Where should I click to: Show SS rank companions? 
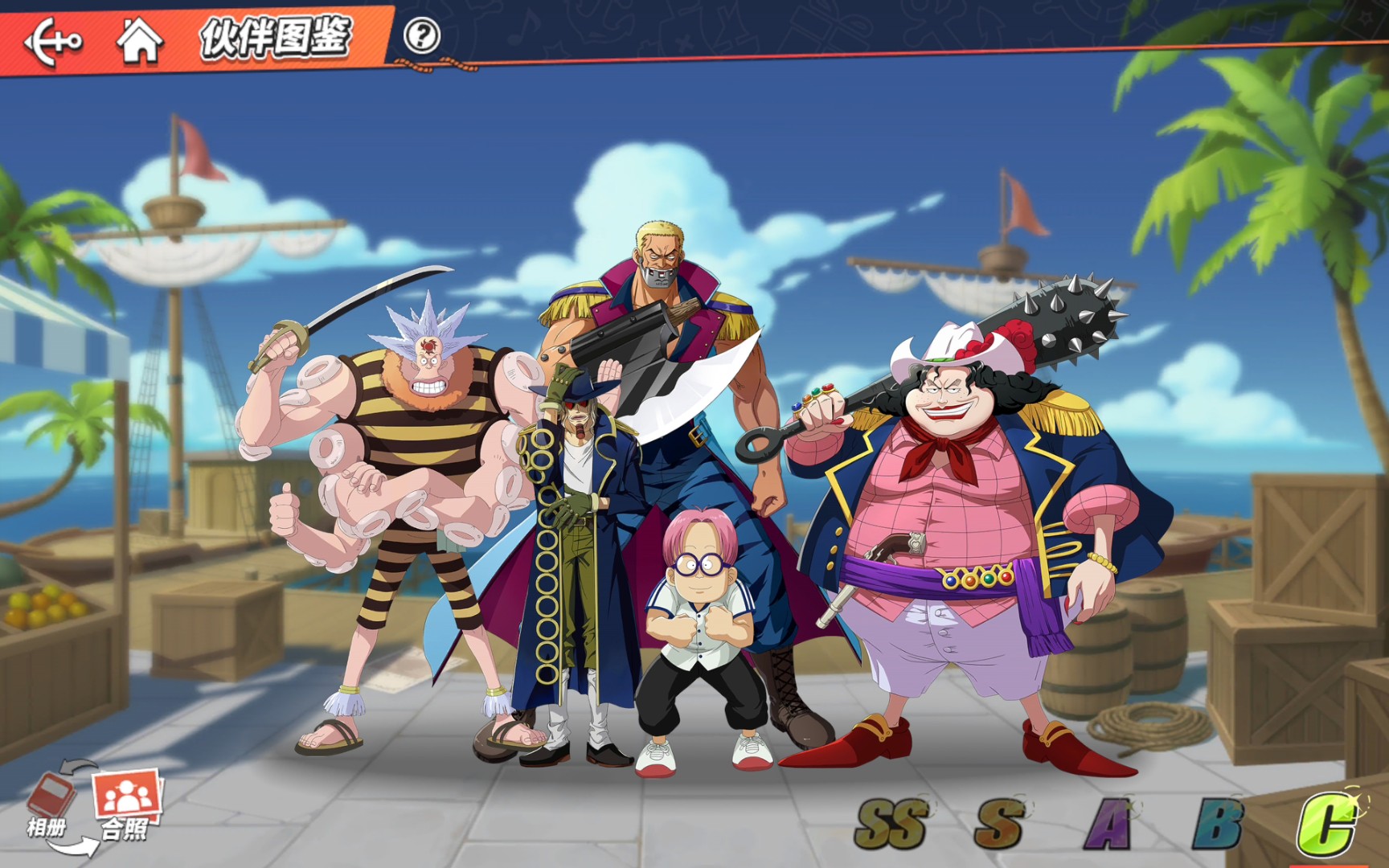click(x=891, y=824)
